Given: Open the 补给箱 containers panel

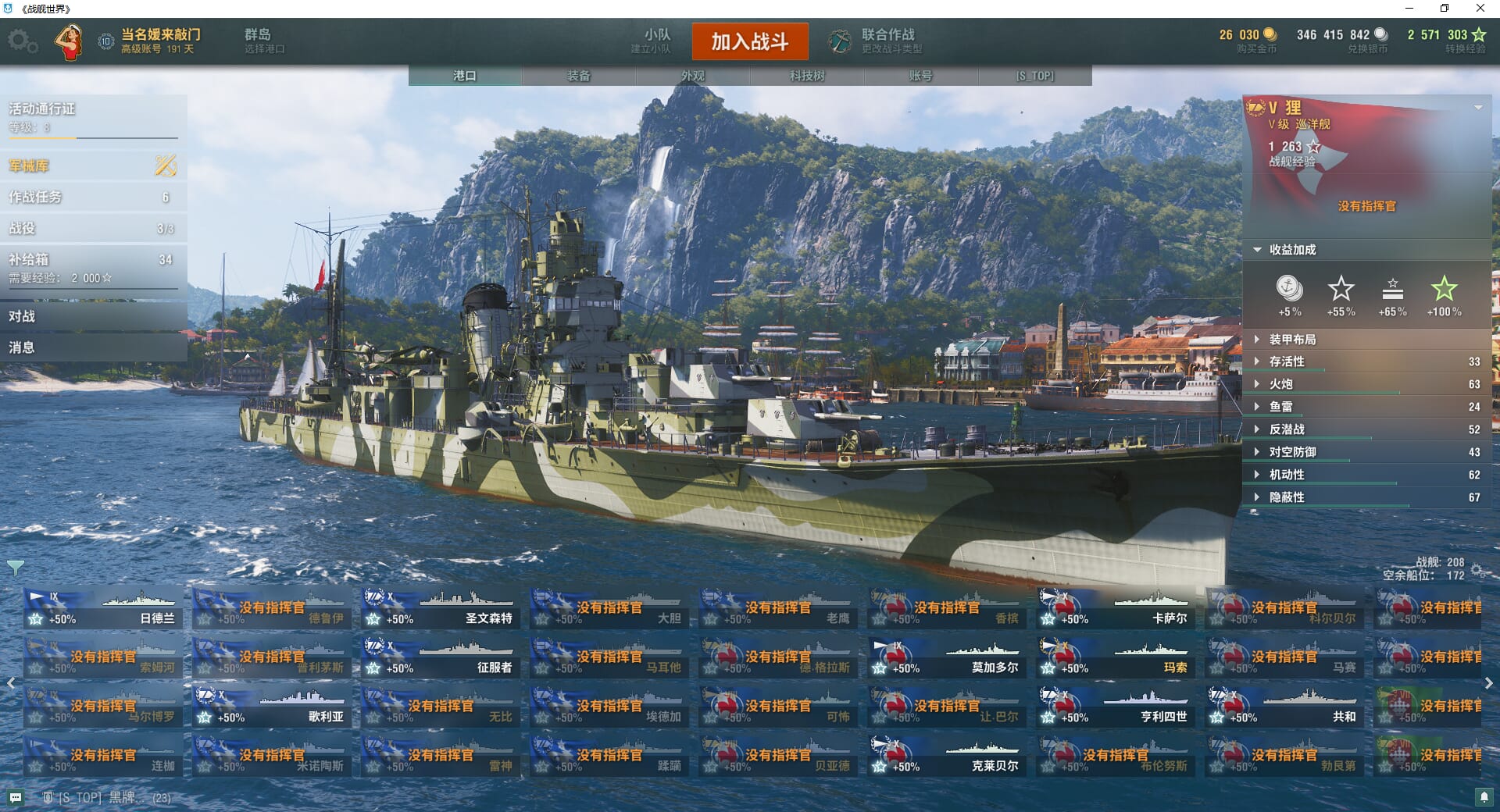Looking at the screenshot, I should (93, 267).
